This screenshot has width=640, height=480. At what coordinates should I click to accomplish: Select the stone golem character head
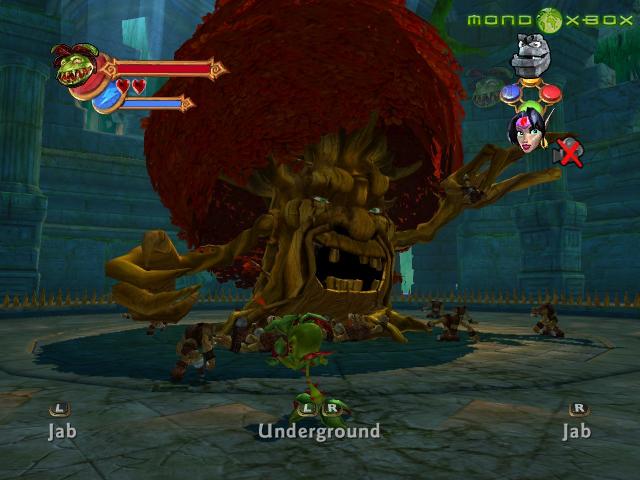(x=531, y=55)
